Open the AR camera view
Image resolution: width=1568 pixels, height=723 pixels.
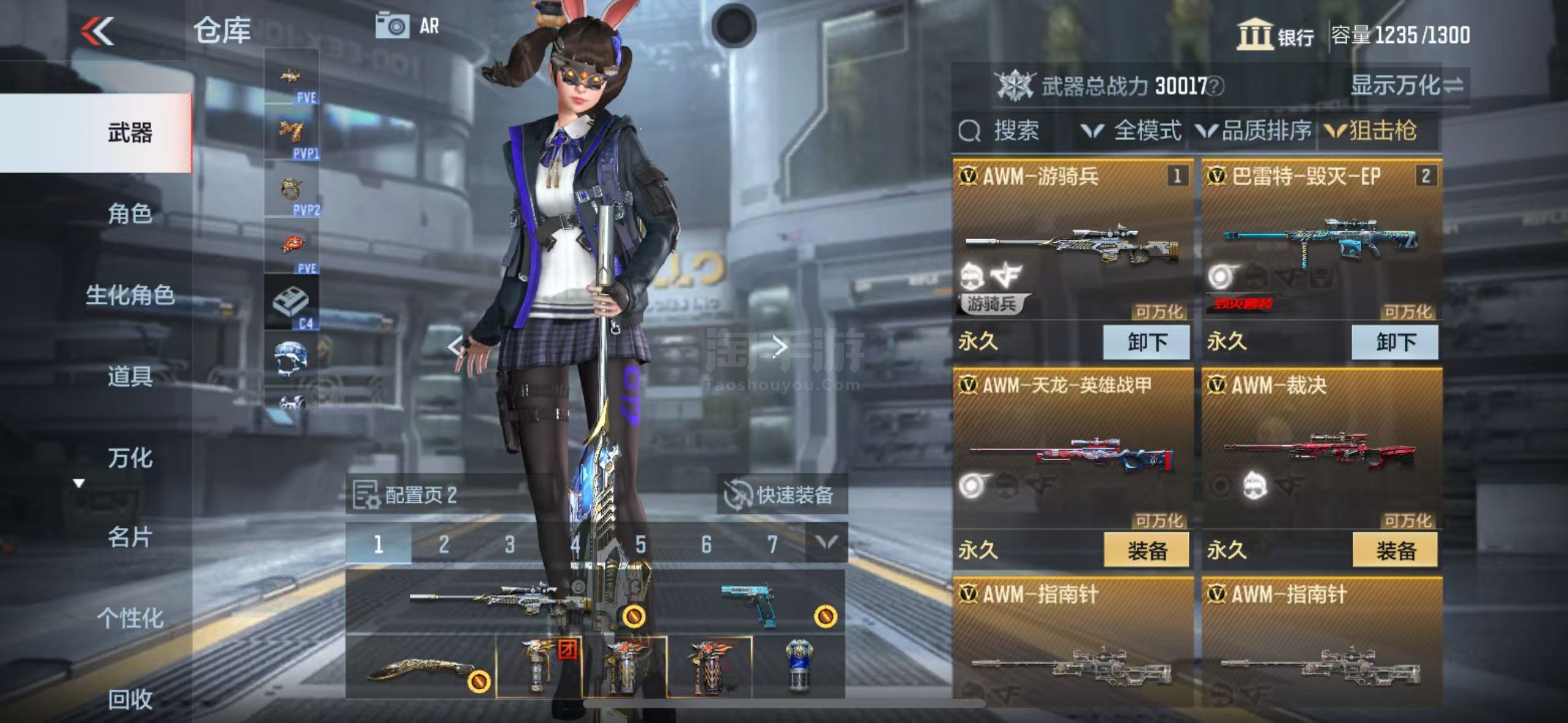pos(407,26)
